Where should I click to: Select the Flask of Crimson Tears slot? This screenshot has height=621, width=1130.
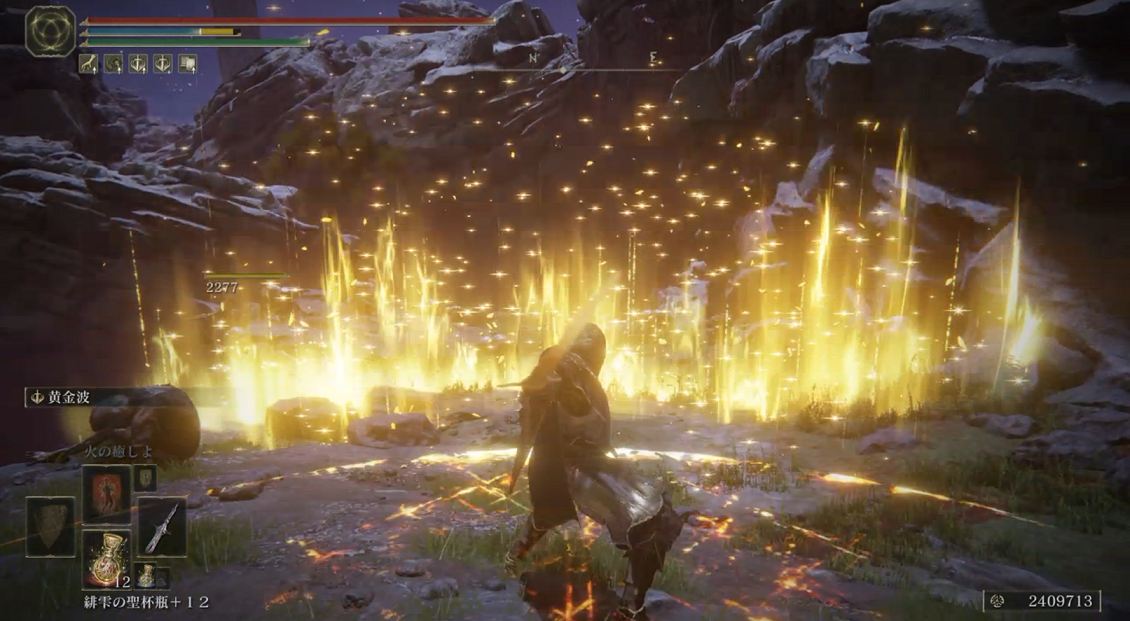point(106,558)
